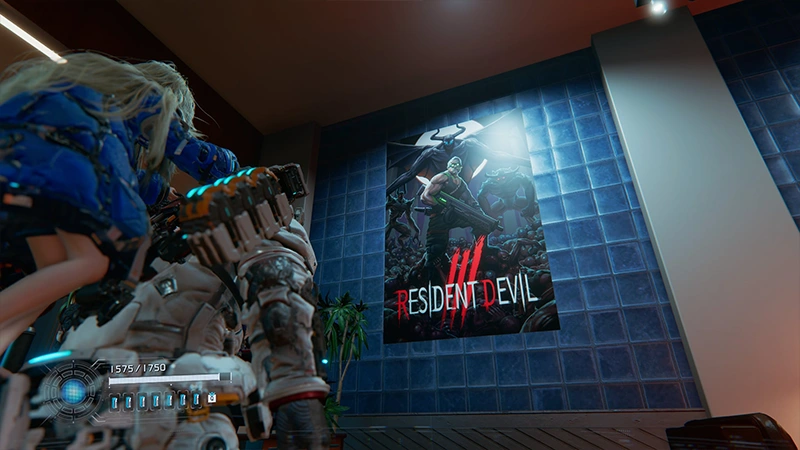Image resolution: width=800 pixels, height=450 pixels.
Task: Click the glowing blue circular core icon
Action: pos(72,391)
